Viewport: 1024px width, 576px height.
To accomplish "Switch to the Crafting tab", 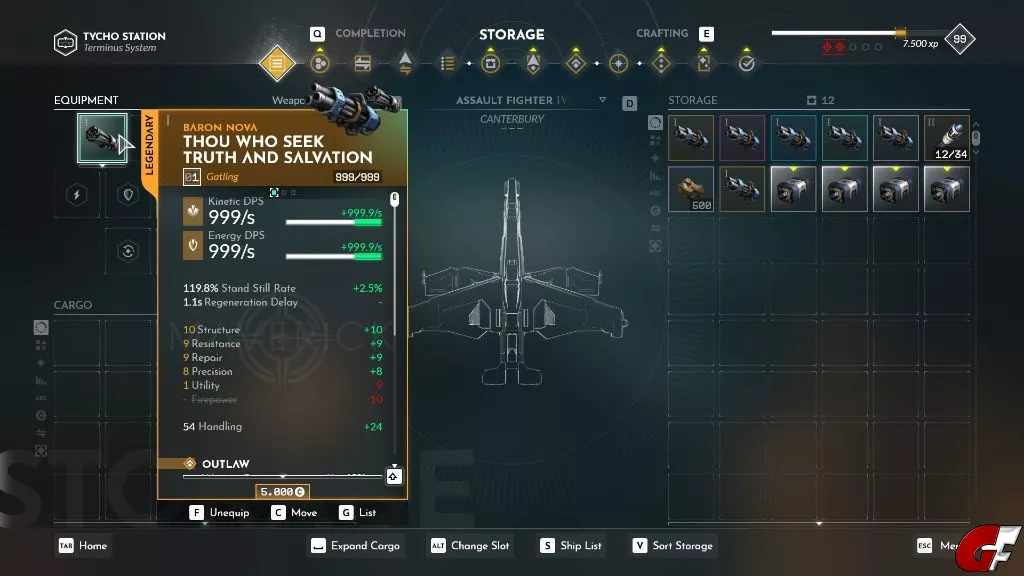I will point(663,34).
